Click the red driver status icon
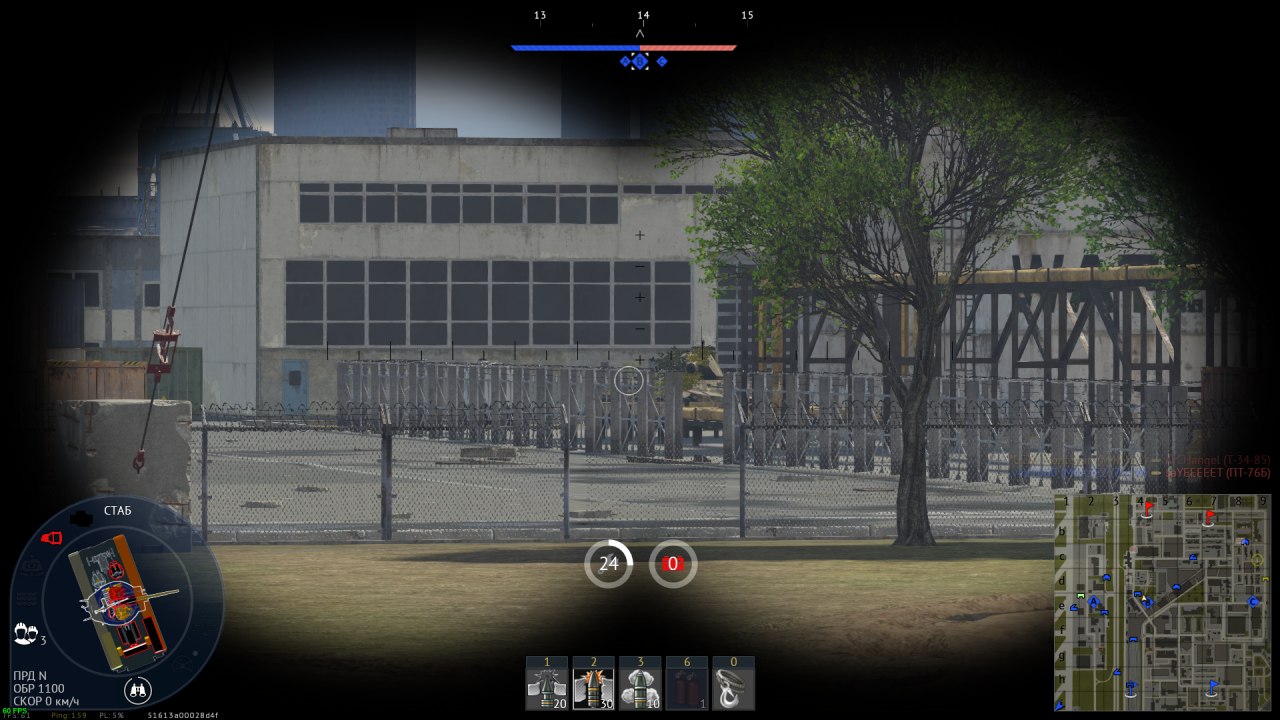Image resolution: width=1280 pixels, height=720 pixels. point(51,538)
